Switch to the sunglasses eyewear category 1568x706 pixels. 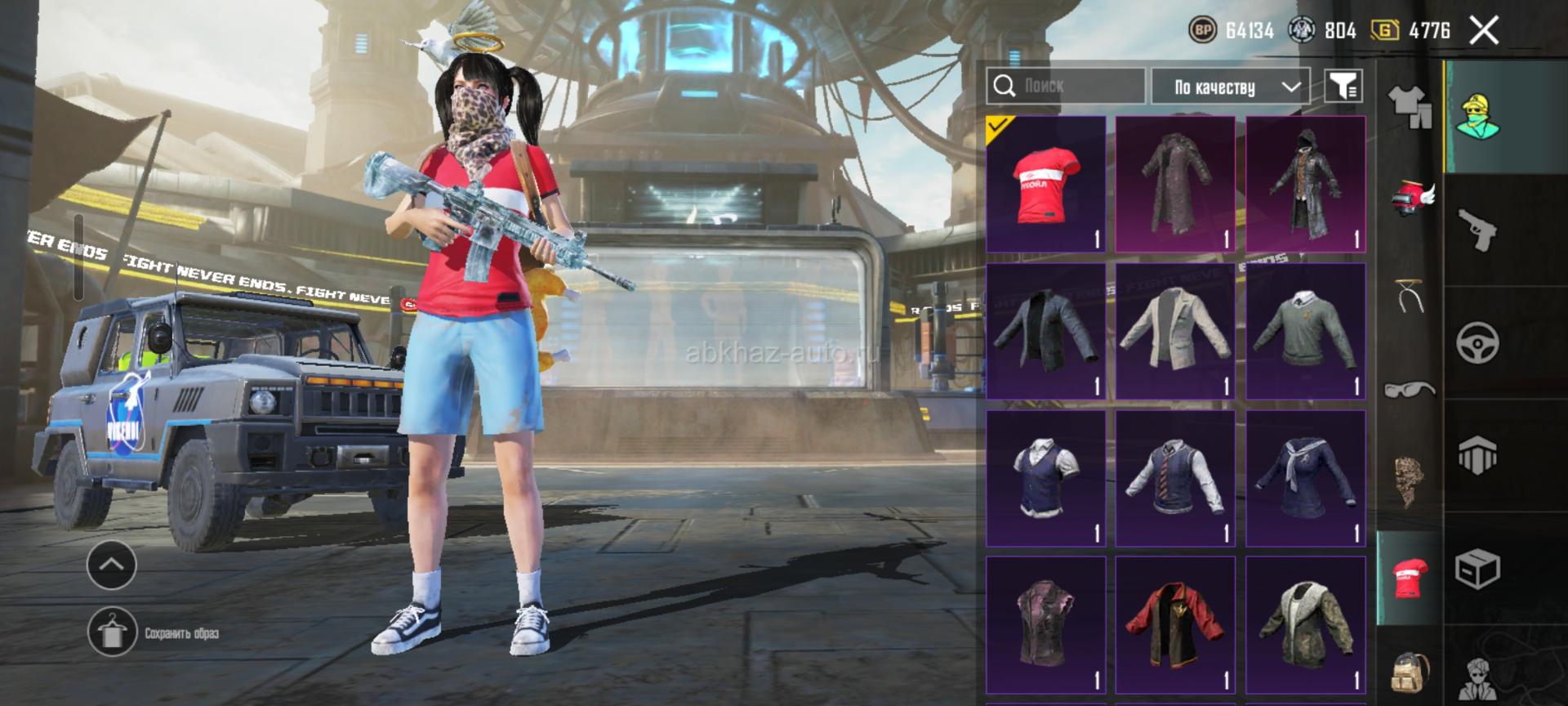1409,389
